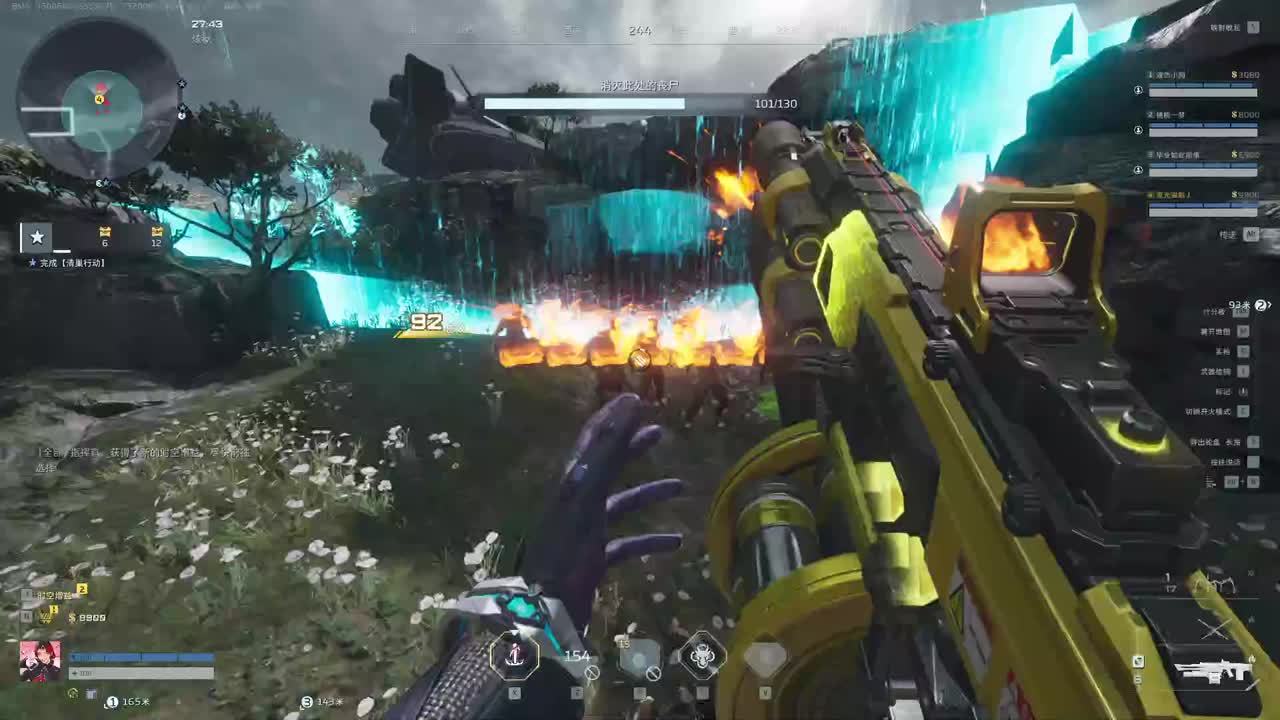Select the diamond-shaped ability slot
Image resolution: width=1280 pixels, height=720 pixels.
pos(765,657)
